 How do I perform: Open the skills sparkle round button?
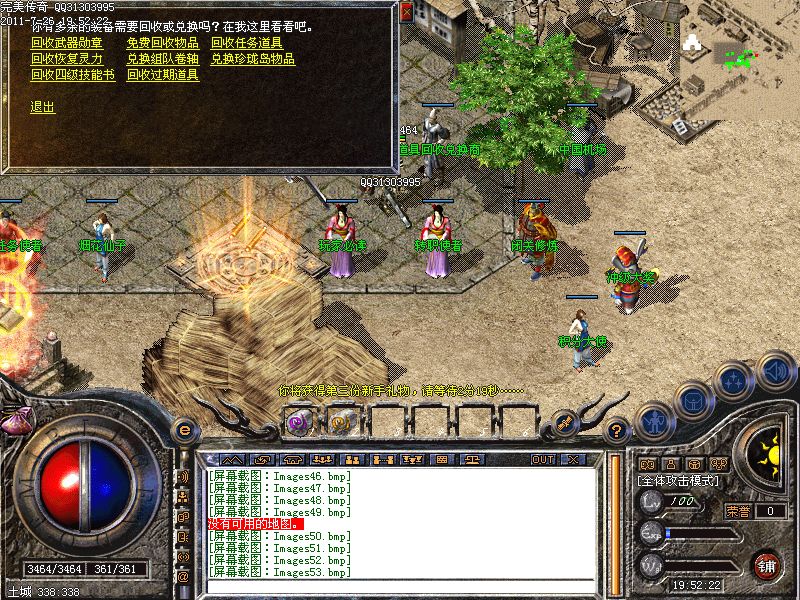[735, 381]
